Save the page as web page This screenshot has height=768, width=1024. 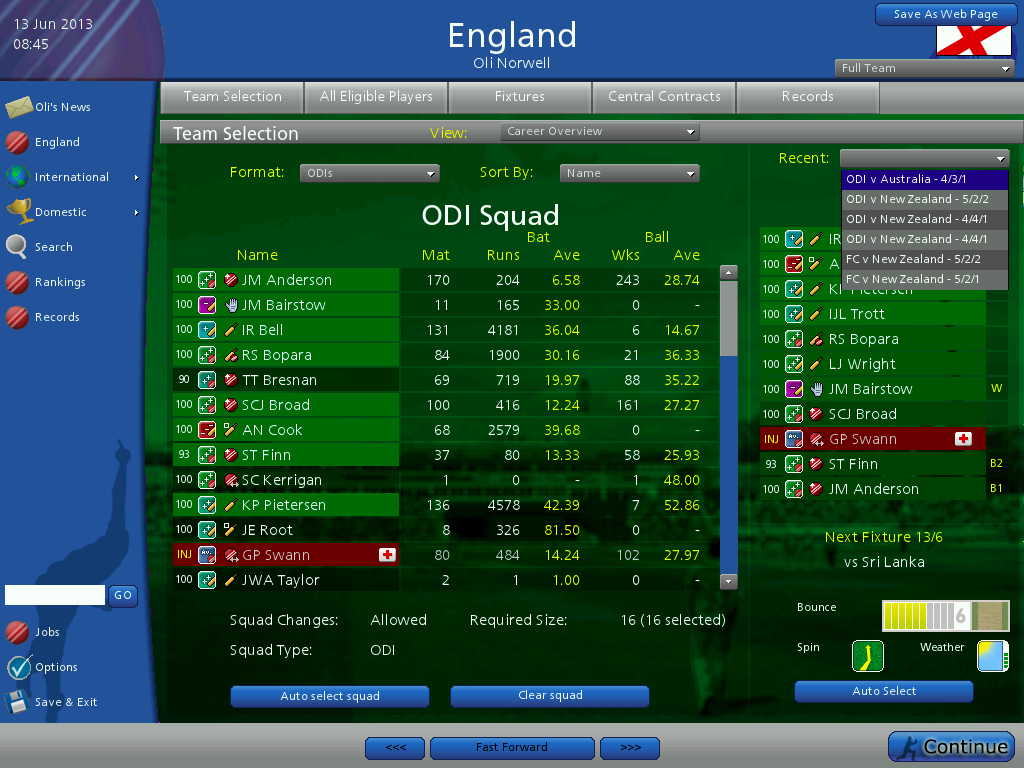click(945, 14)
